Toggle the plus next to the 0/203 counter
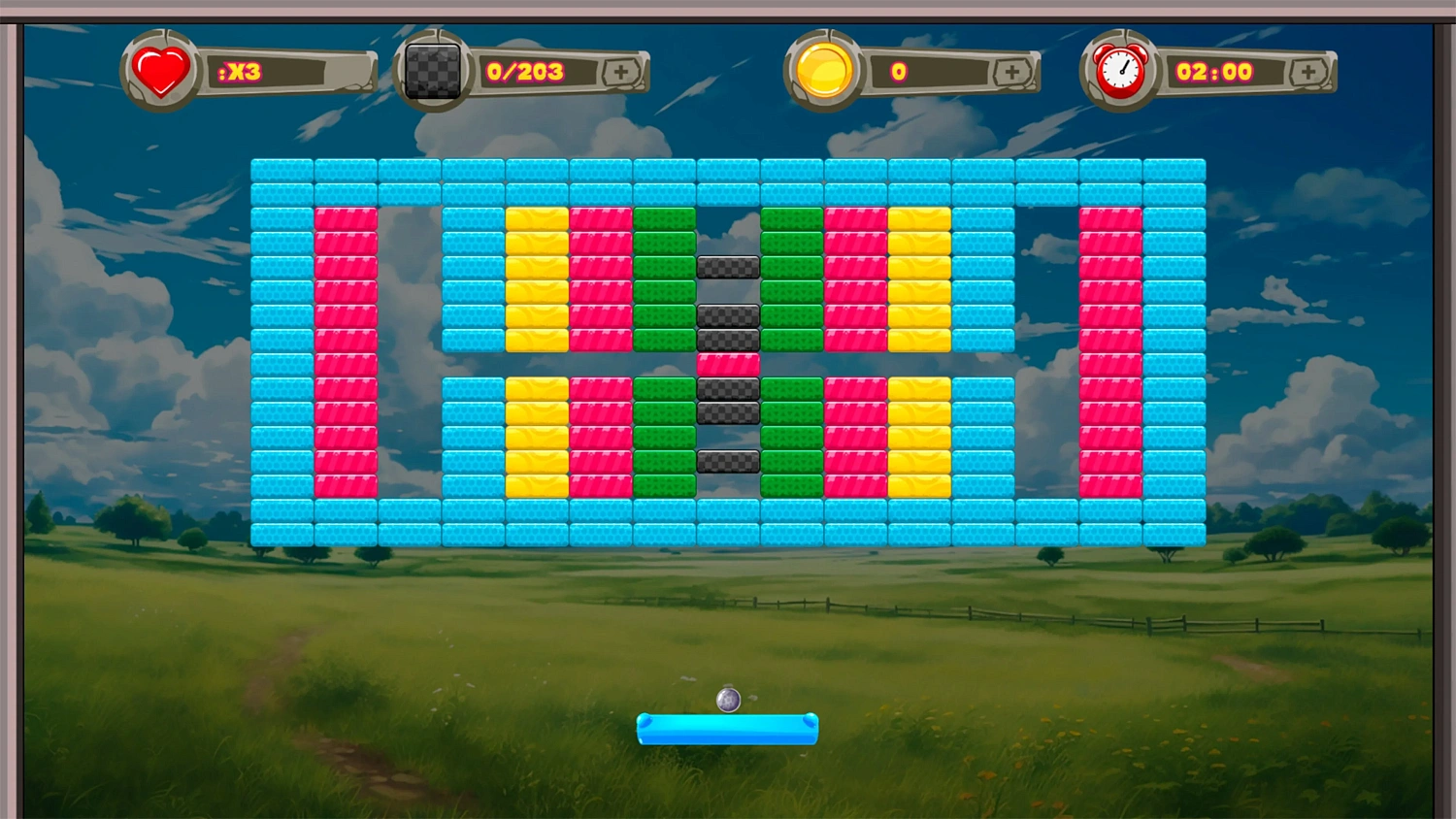1456x819 pixels. click(x=621, y=70)
